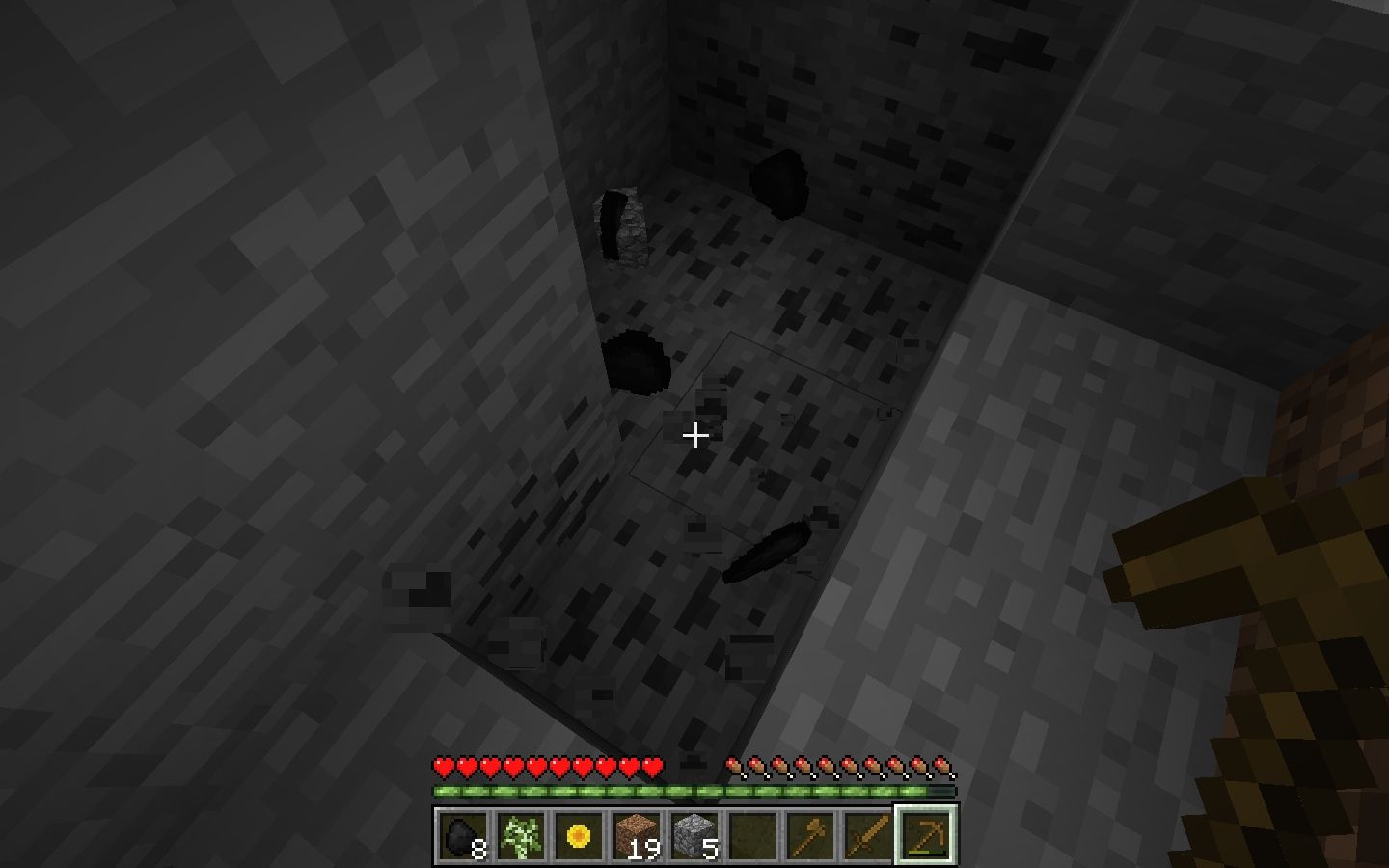
Task: Click the rightmost heart in the health bar
Action: click(650, 768)
